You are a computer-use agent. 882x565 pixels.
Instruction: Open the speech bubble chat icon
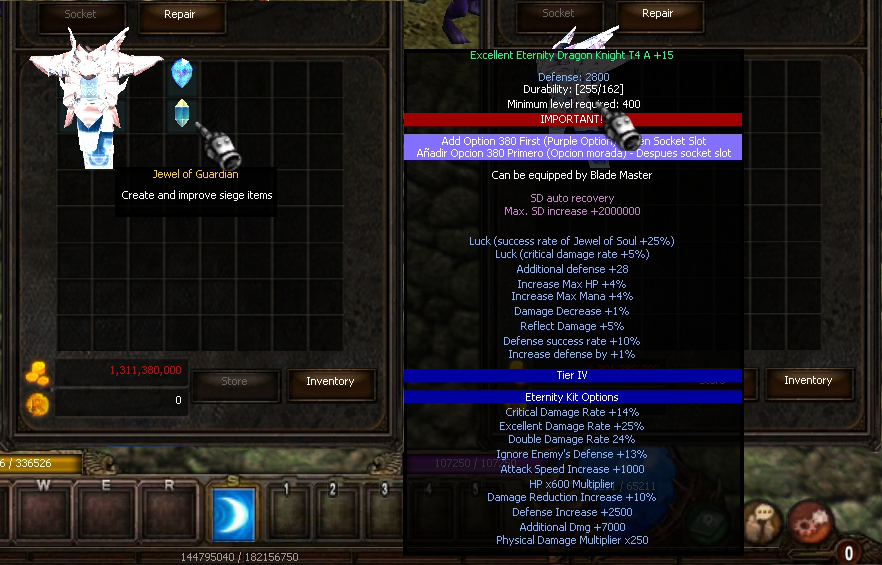[x=763, y=520]
